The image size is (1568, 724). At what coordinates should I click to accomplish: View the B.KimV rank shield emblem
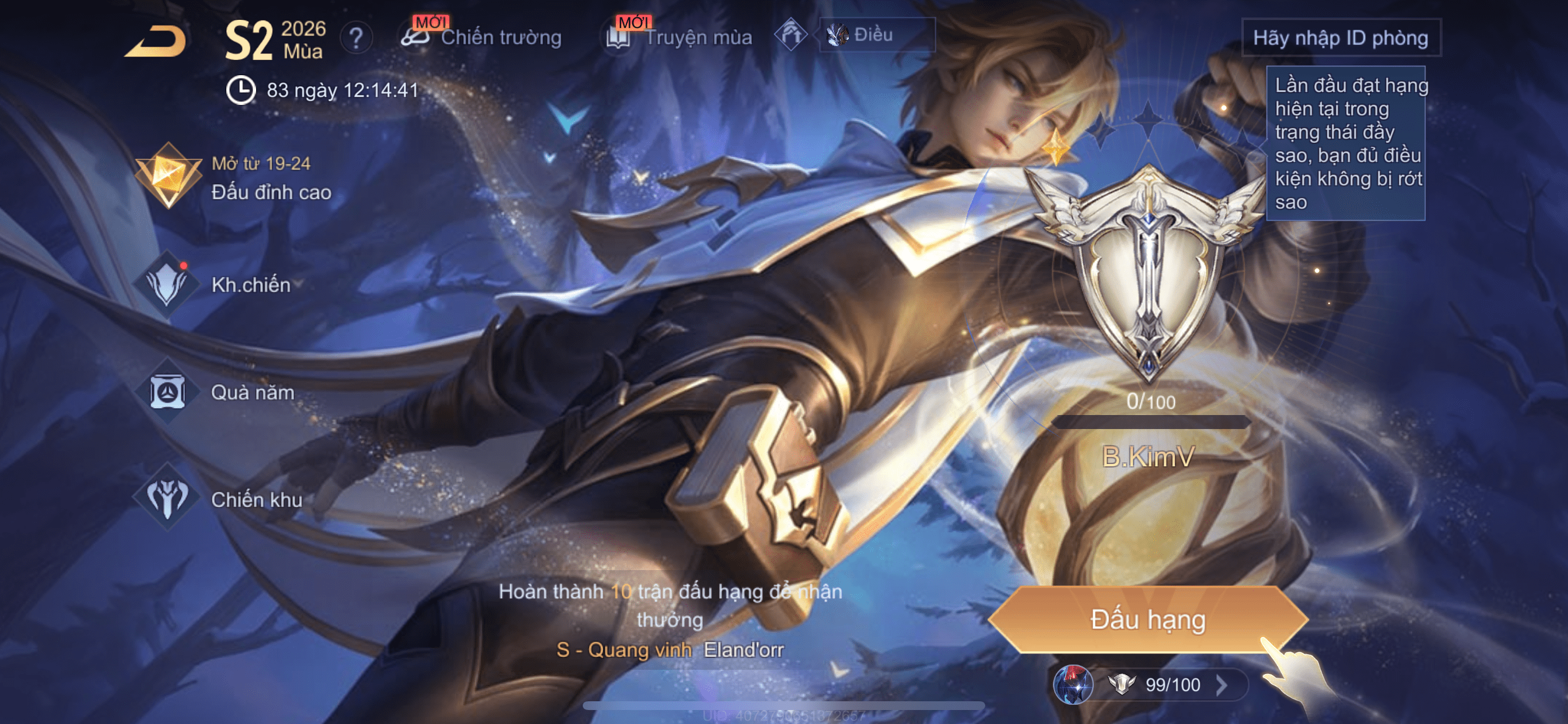(1148, 274)
